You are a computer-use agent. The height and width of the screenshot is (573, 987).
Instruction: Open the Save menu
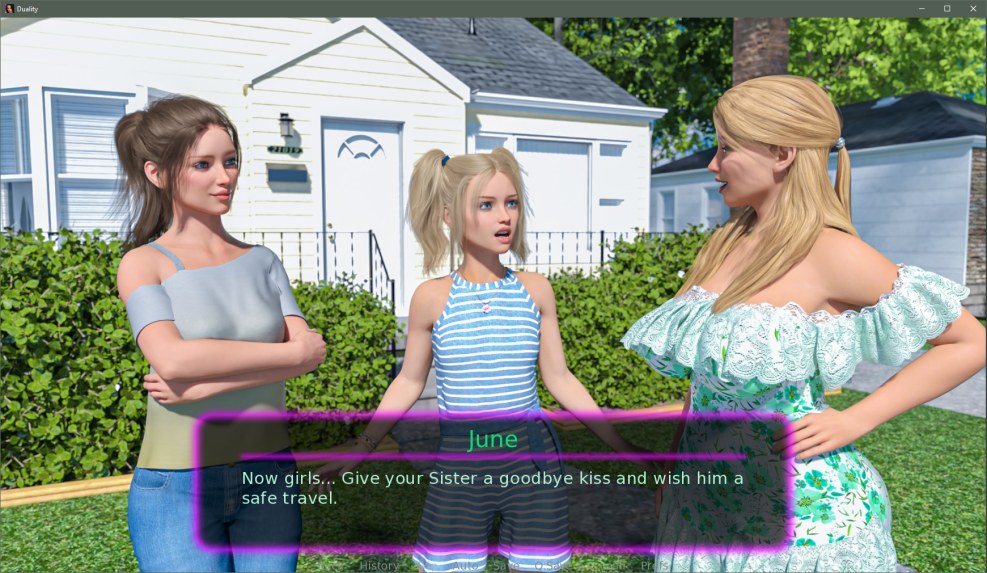click(506, 566)
